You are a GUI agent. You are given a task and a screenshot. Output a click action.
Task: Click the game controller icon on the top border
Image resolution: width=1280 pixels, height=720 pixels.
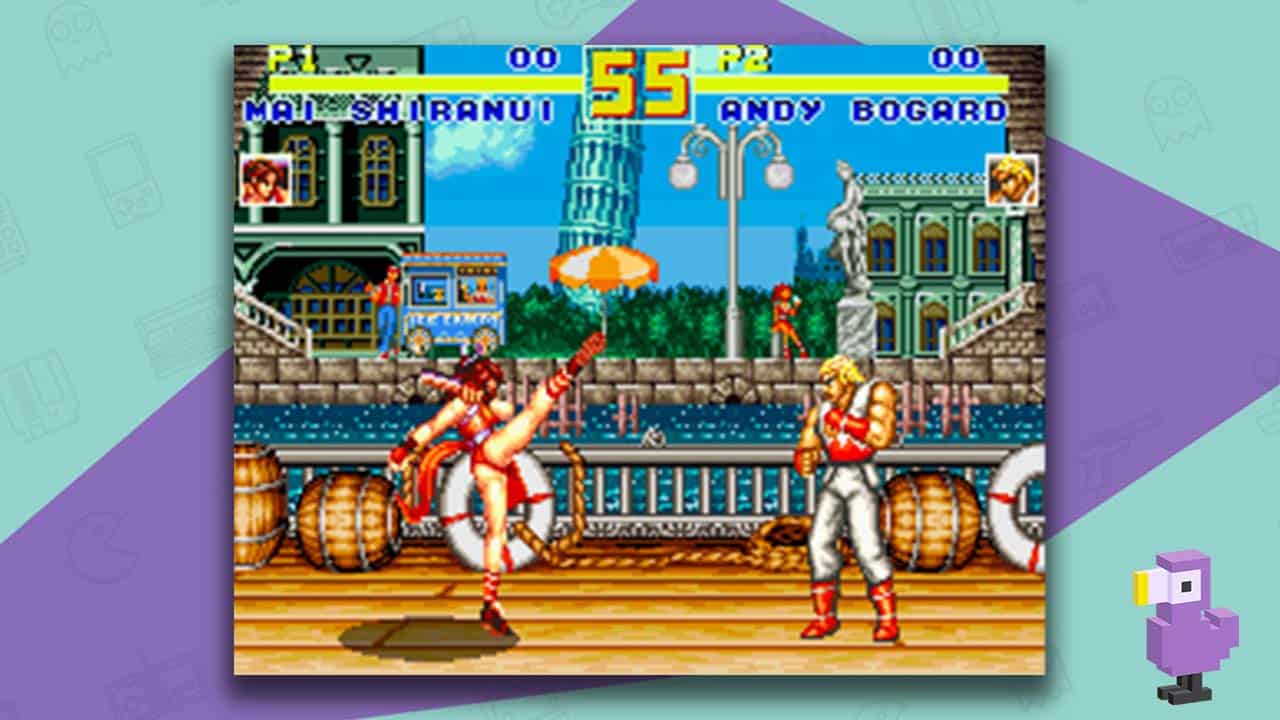pos(556,10)
